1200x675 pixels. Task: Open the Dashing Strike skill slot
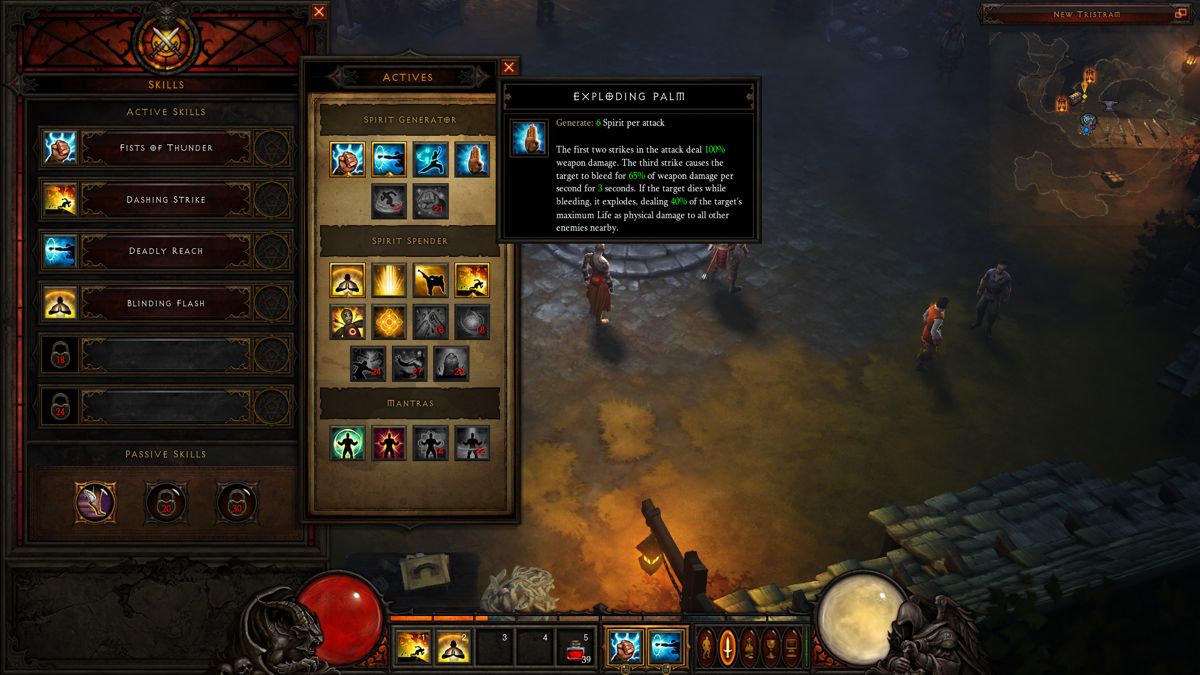point(166,200)
